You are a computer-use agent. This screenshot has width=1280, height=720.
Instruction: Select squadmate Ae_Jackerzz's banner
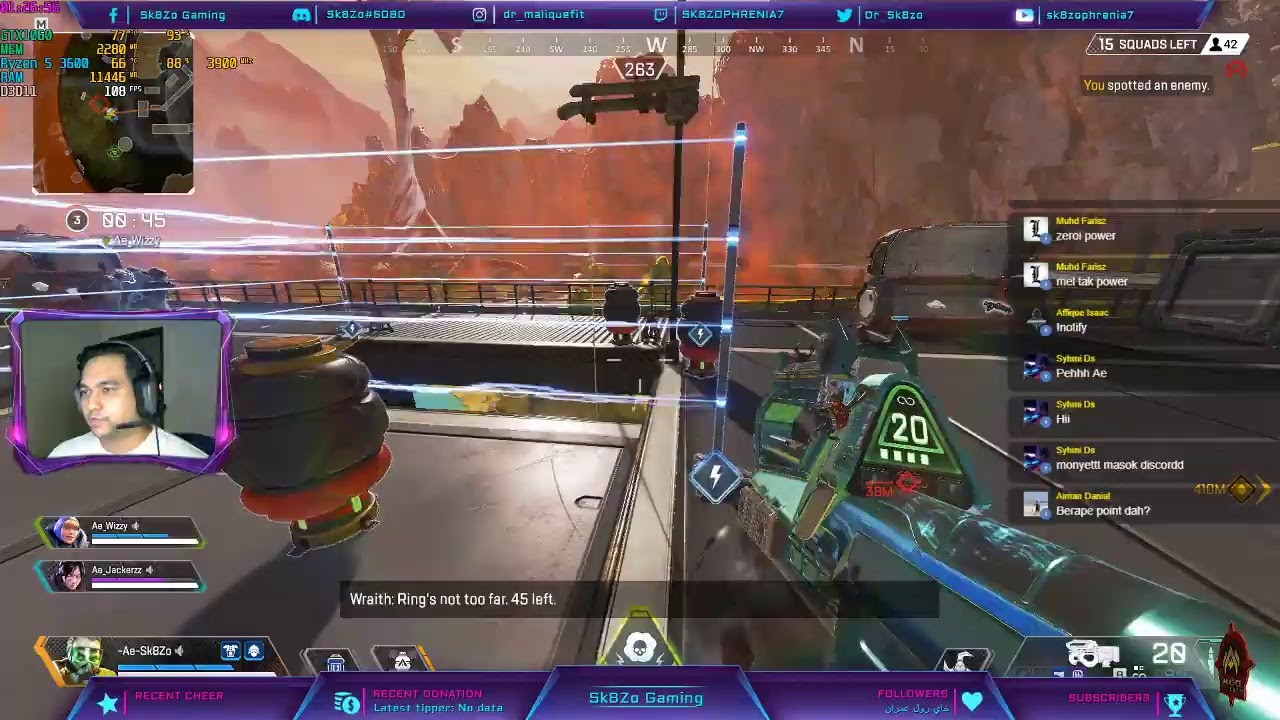point(120,575)
